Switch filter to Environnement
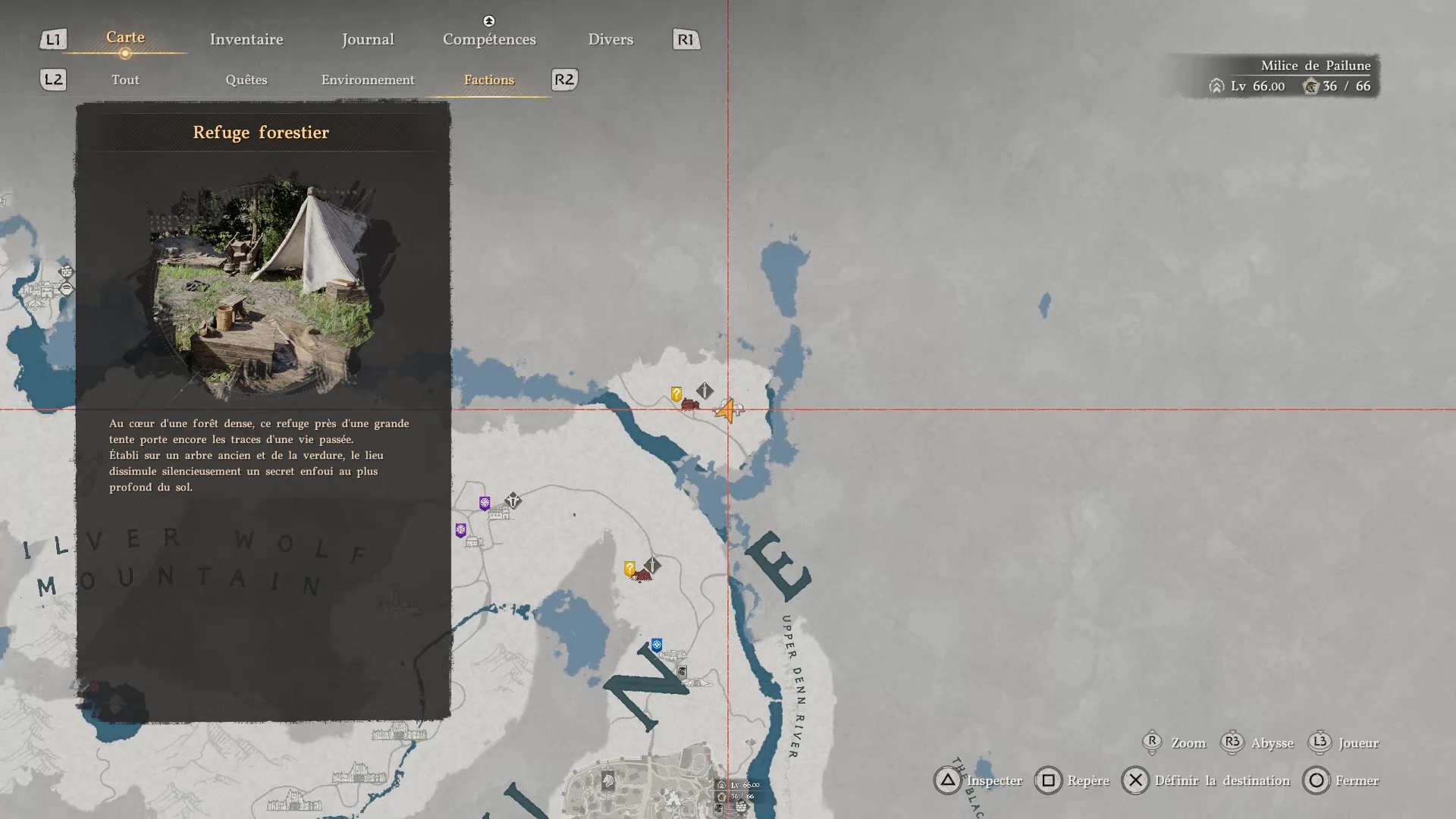1456x819 pixels. coord(368,80)
